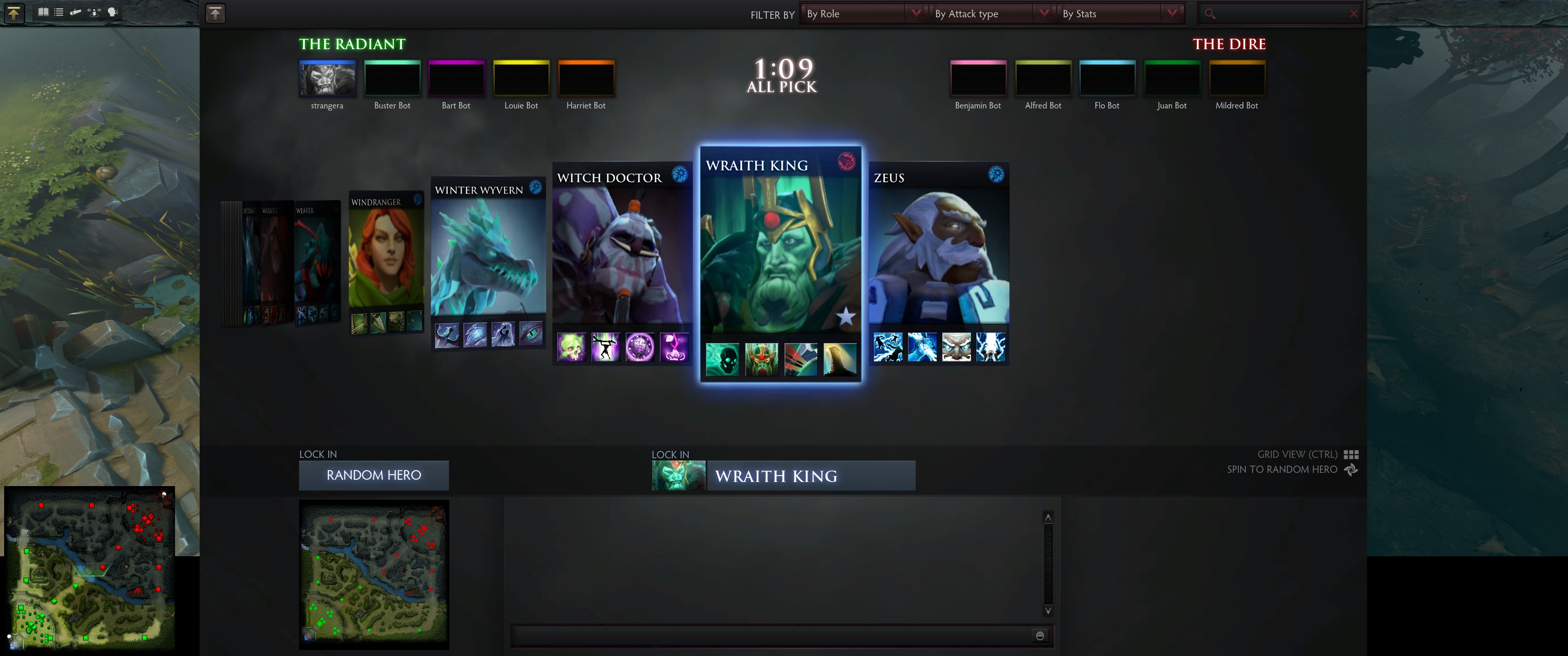Switch to Grid View
Image resolution: width=1568 pixels, height=656 pixels.
pyautogui.click(x=1351, y=455)
